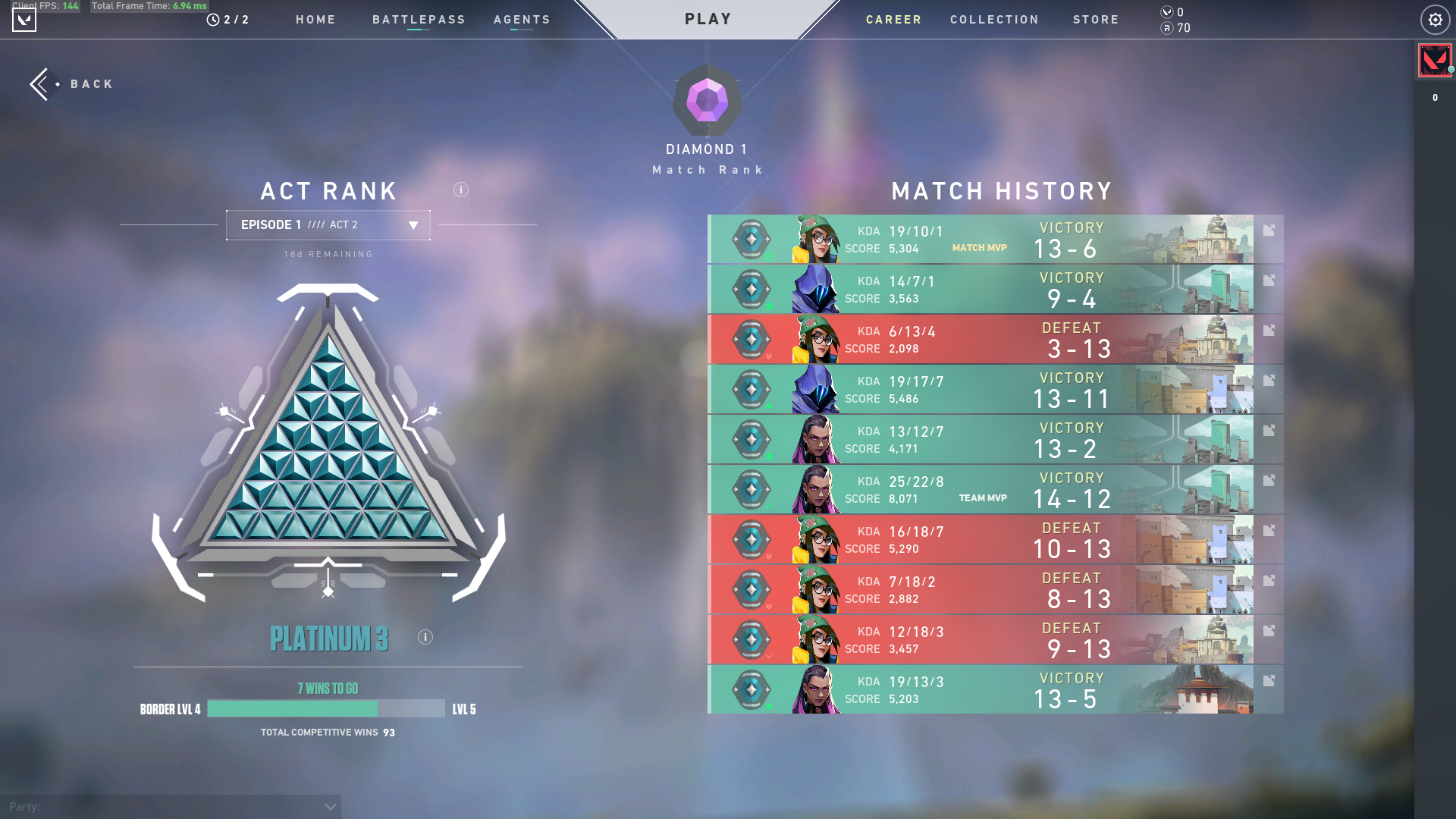The height and width of the screenshot is (819, 1456).
Task: Click the missions clock icon showing 2/2
Action: [x=212, y=20]
